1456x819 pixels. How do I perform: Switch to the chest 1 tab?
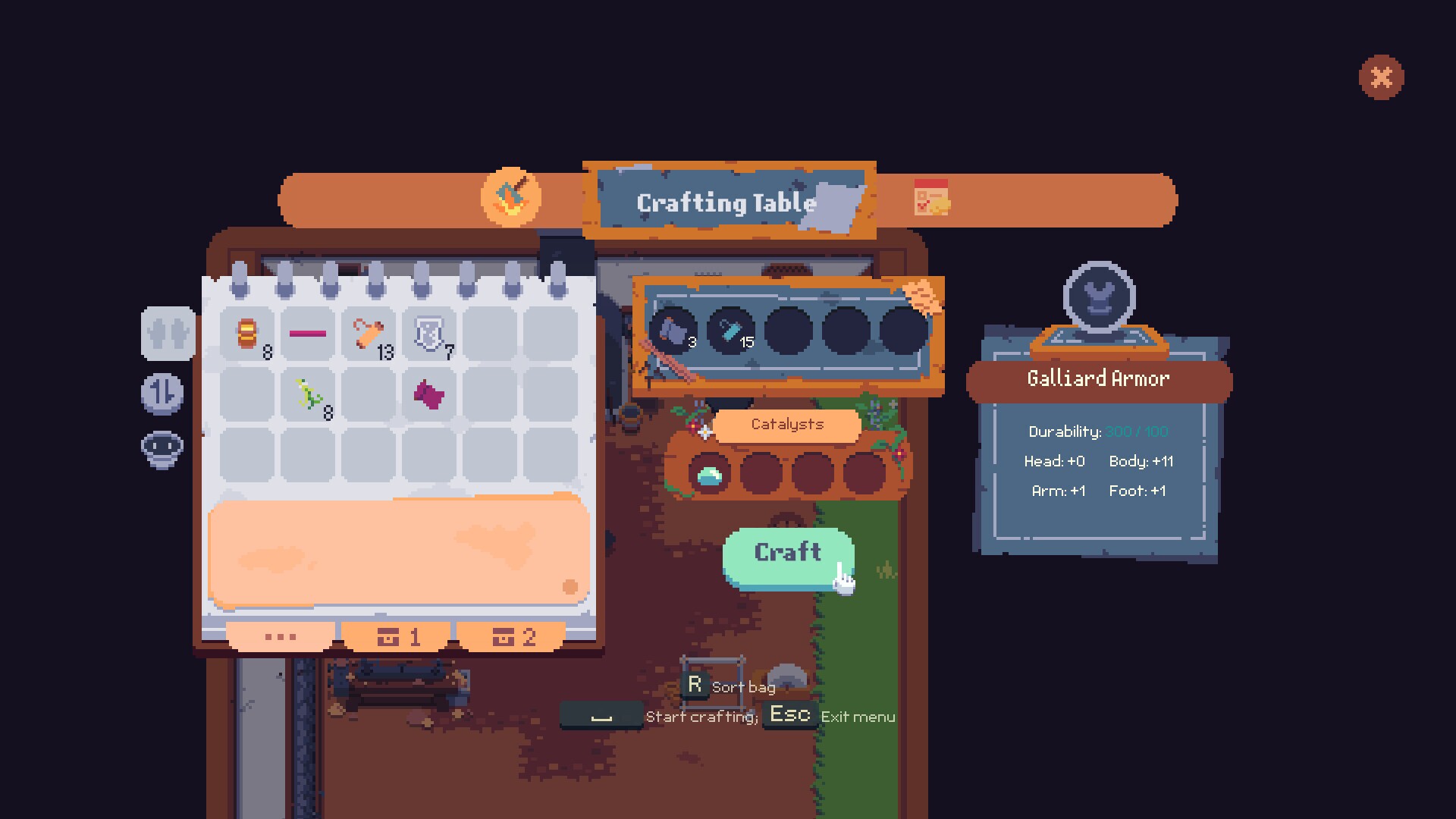coord(397,637)
